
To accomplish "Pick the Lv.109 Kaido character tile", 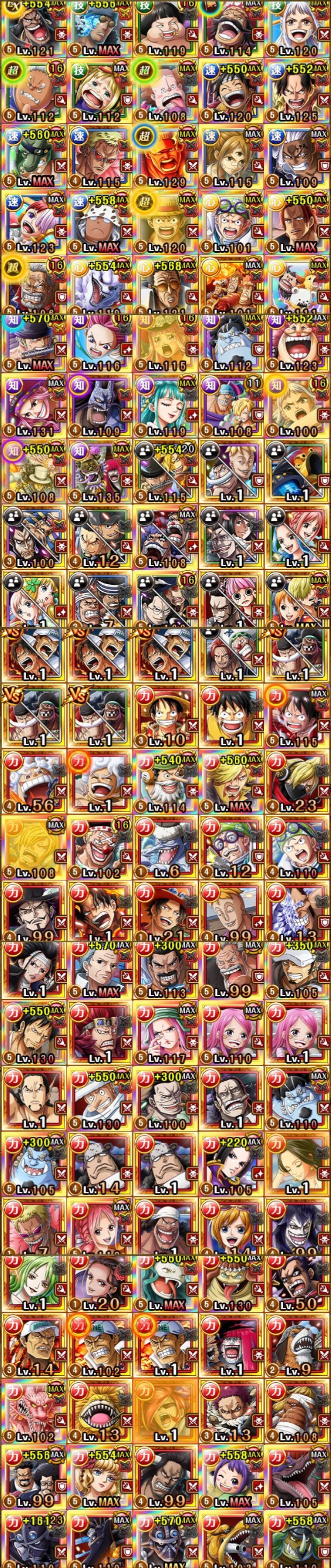I will click(x=99, y=406).
